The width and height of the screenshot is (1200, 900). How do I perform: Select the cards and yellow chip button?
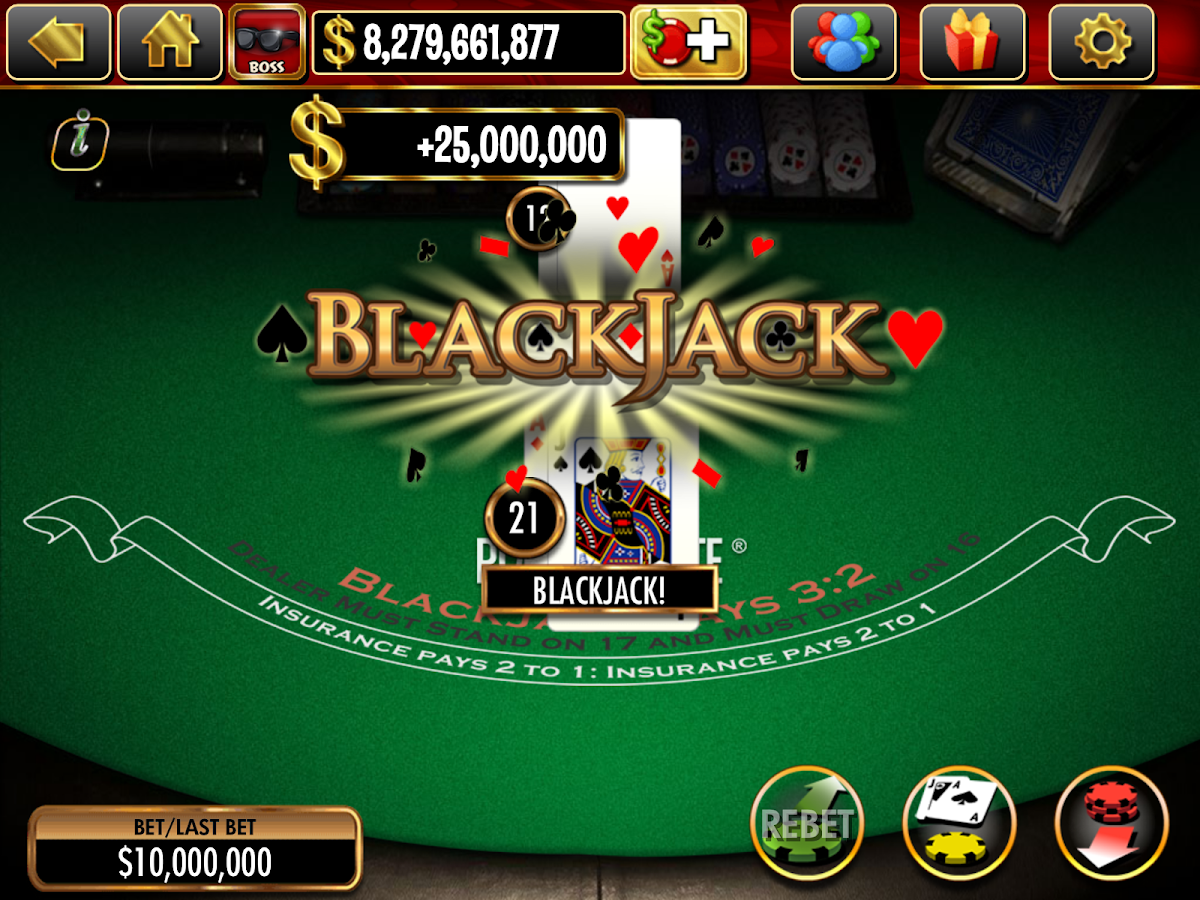coord(958,822)
